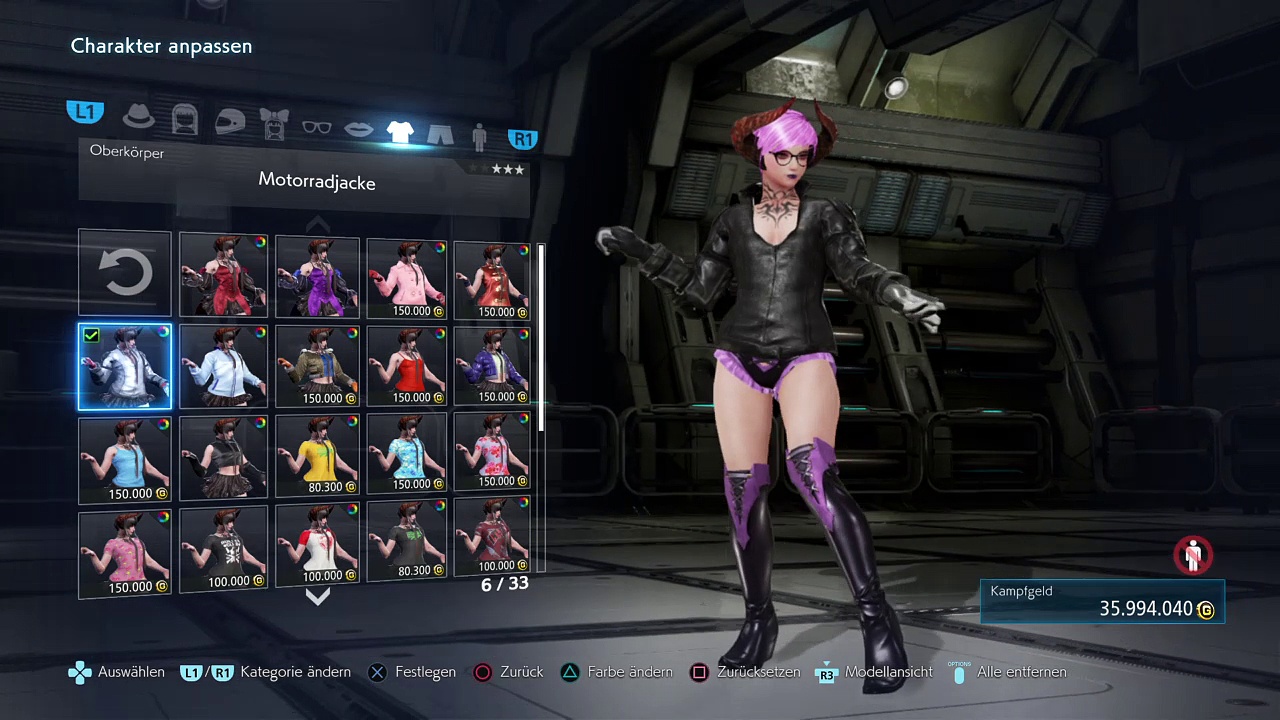Select the red camisole top thumbnail
The height and width of the screenshot is (720, 1280).
(x=406, y=366)
